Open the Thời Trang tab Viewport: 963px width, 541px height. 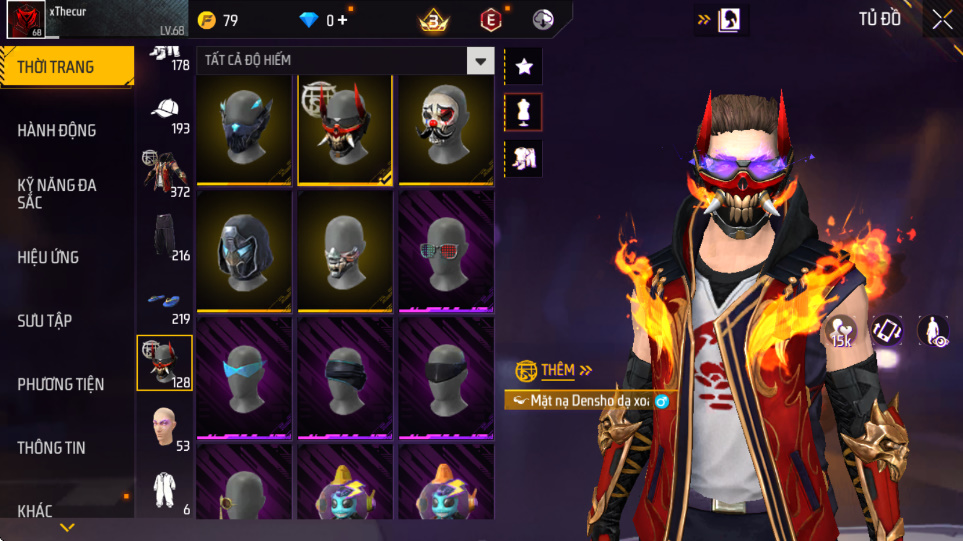coord(66,67)
